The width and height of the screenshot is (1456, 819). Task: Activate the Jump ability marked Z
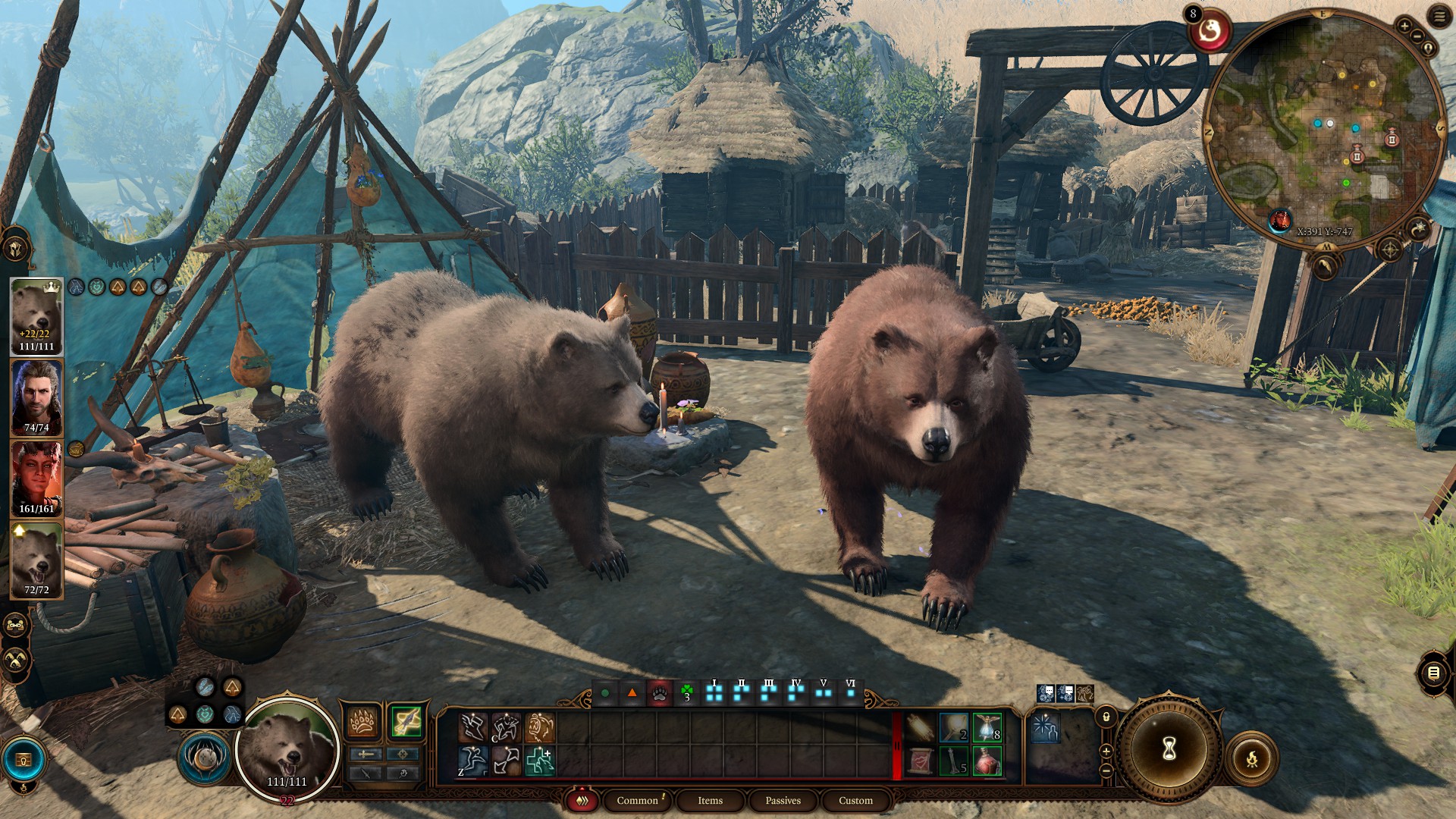472,761
